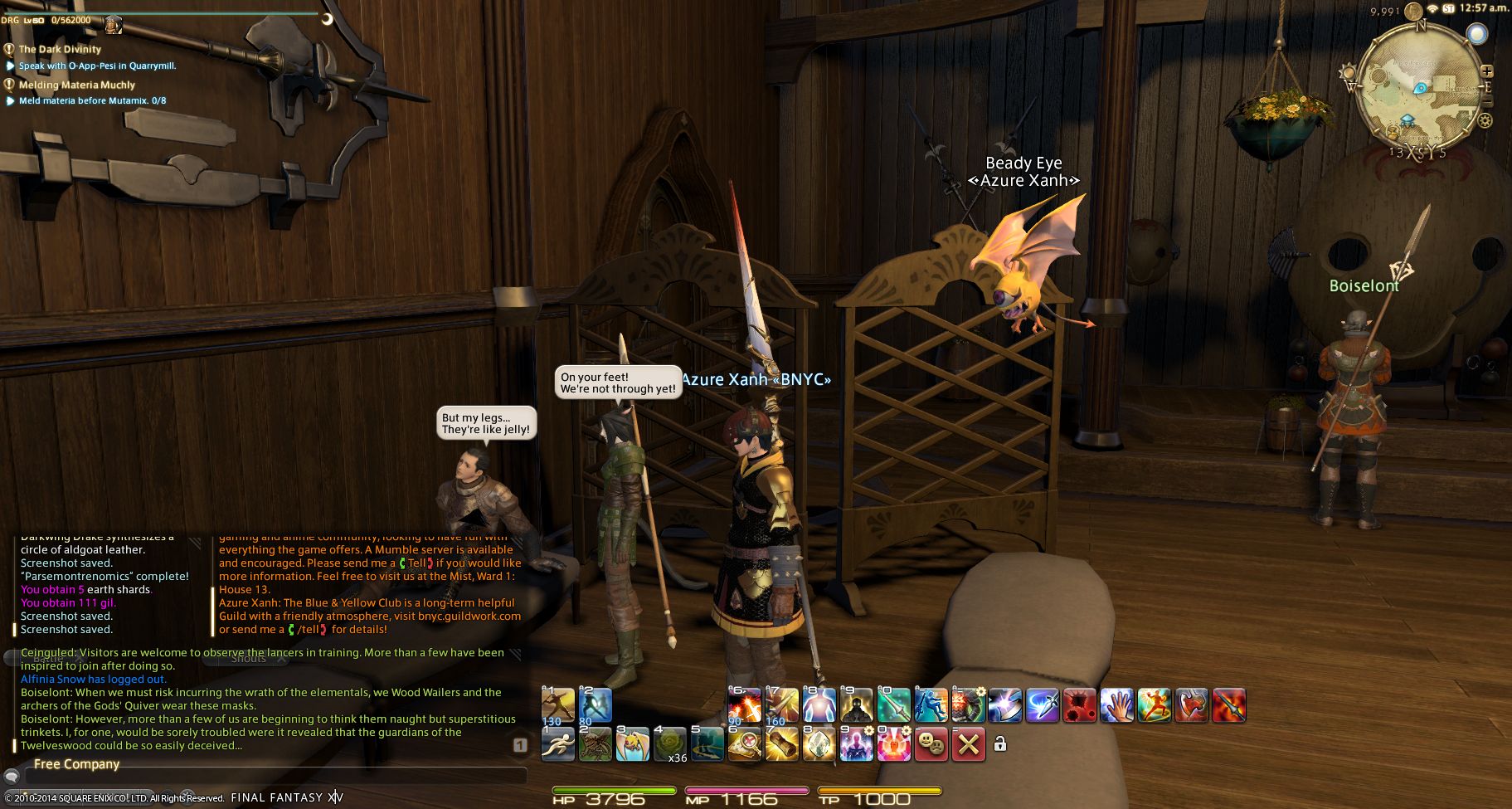This screenshot has height=809, width=1512.
Task: Click the minimap zoom-out minus button
Action: [x=1486, y=101]
